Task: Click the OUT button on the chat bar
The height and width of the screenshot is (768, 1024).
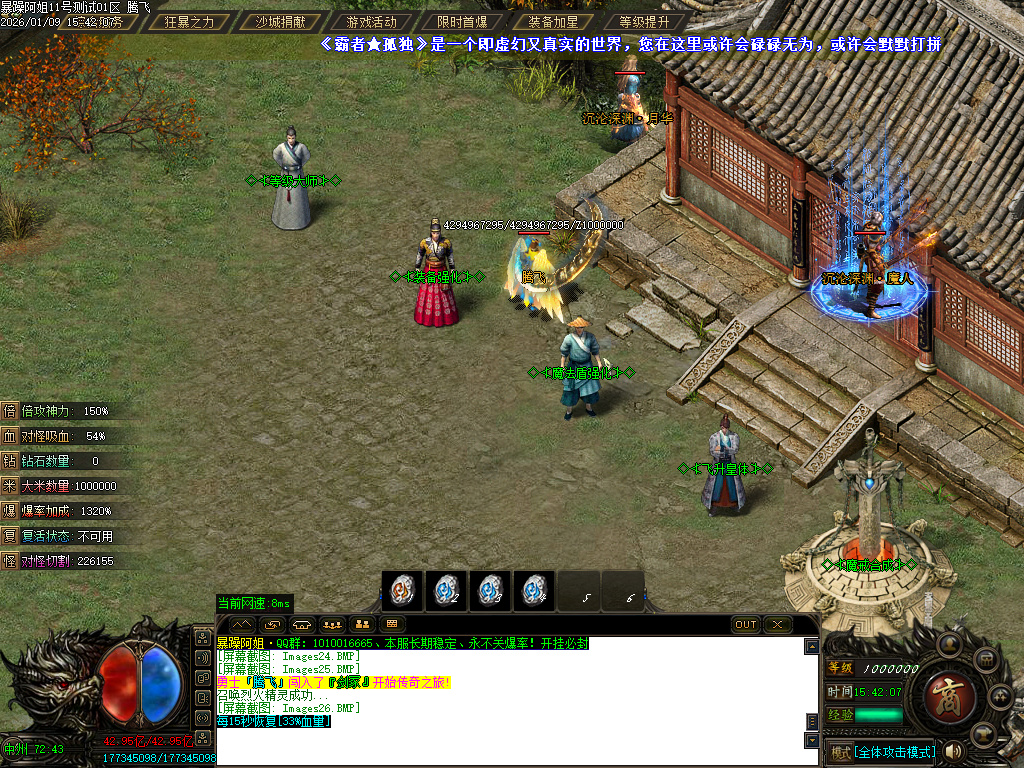Action: pos(746,625)
